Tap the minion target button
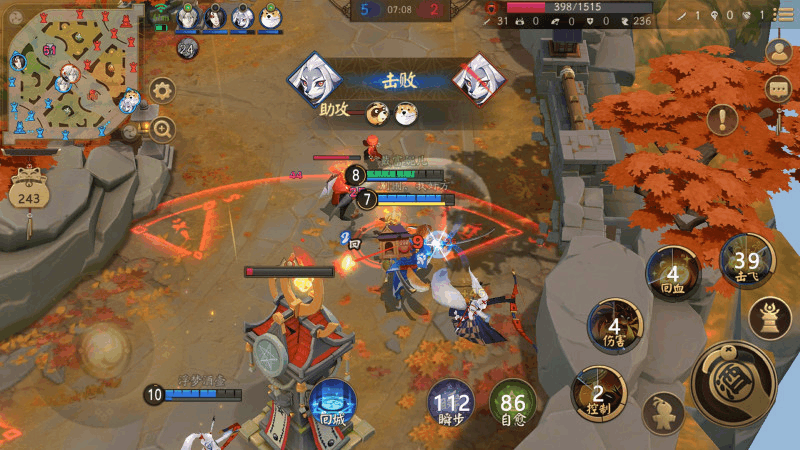 [663, 413]
